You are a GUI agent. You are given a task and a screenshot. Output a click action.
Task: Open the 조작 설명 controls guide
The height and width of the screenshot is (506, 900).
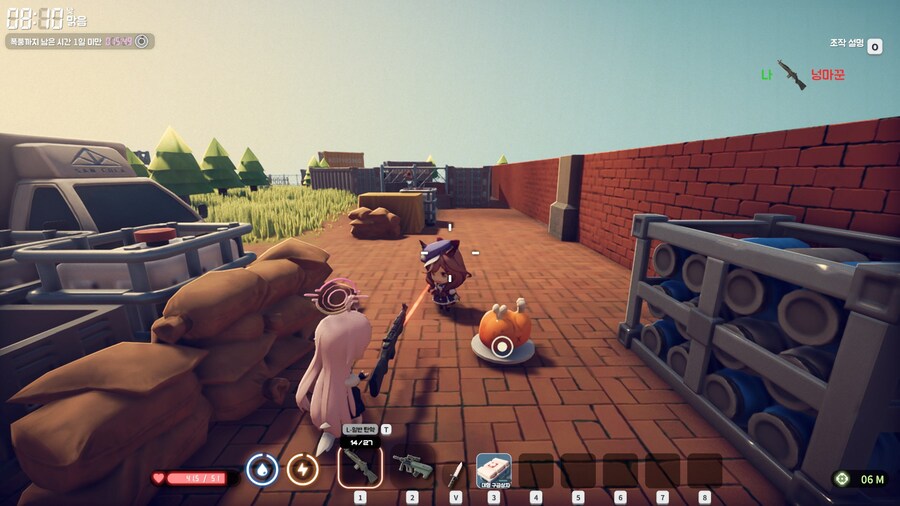[x=874, y=46]
